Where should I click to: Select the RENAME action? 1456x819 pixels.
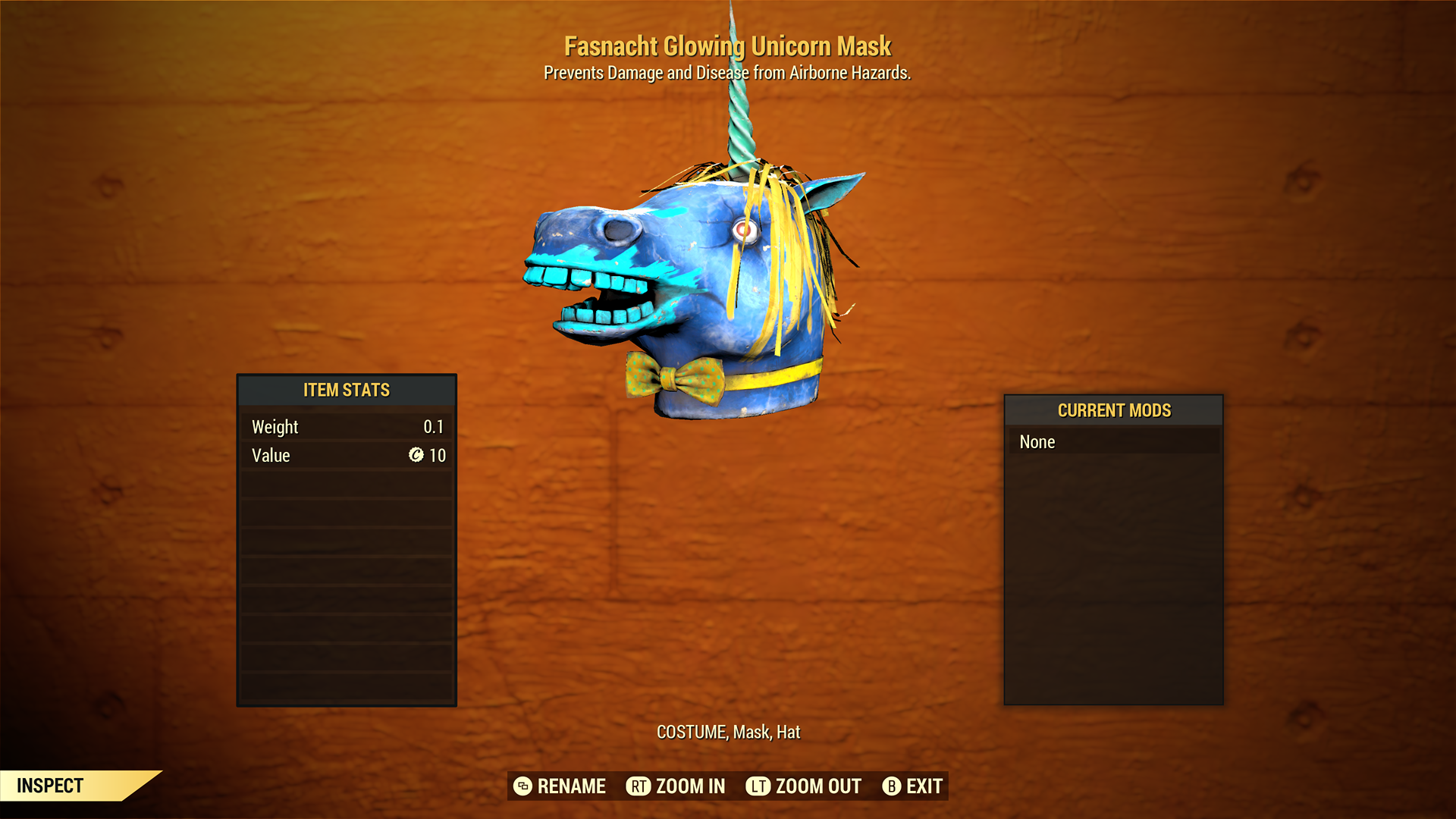click(570, 786)
